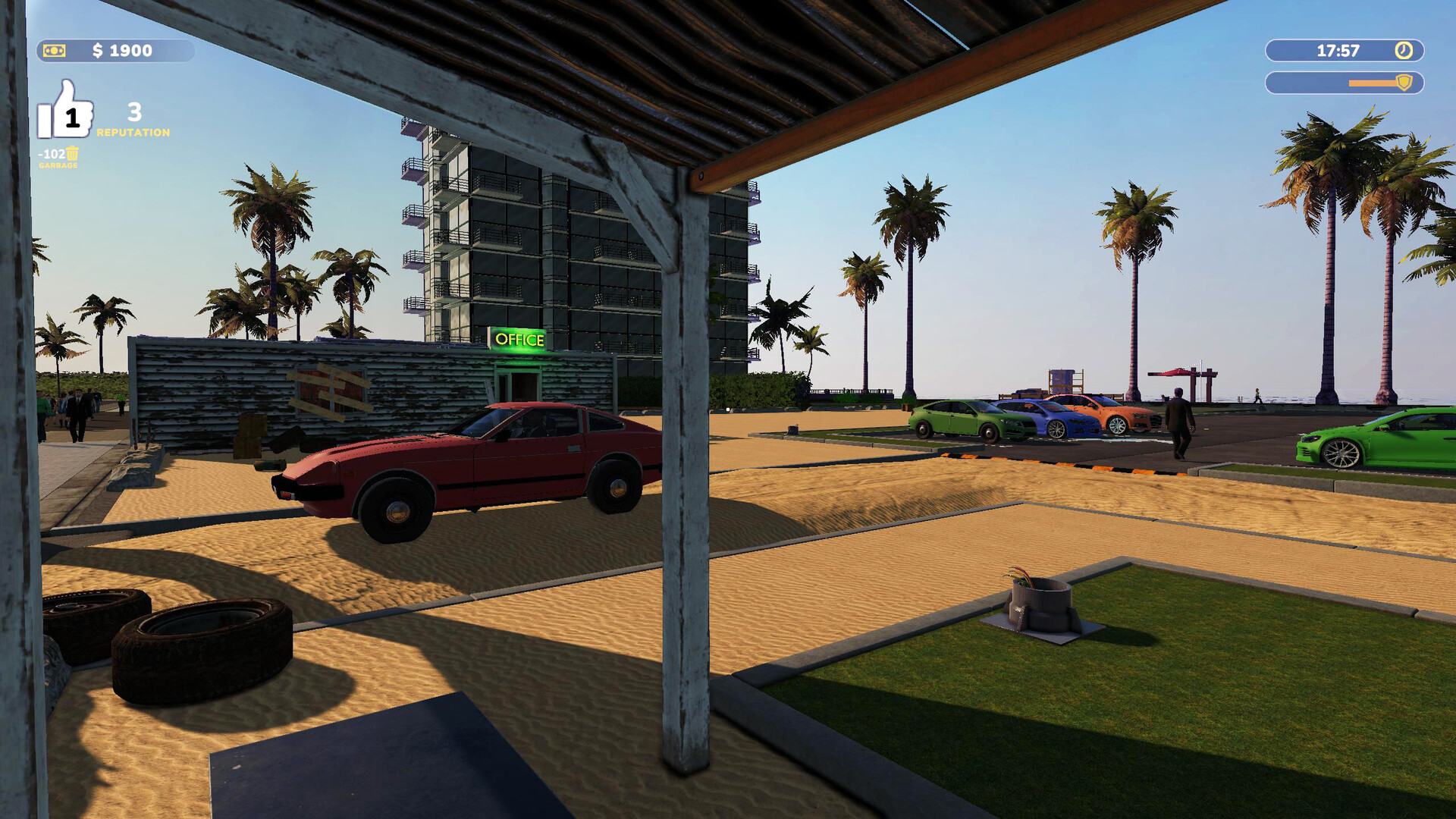Click the dollar bill money icon
Image resolution: width=1456 pixels, height=819 pixels.
point(55,52)
